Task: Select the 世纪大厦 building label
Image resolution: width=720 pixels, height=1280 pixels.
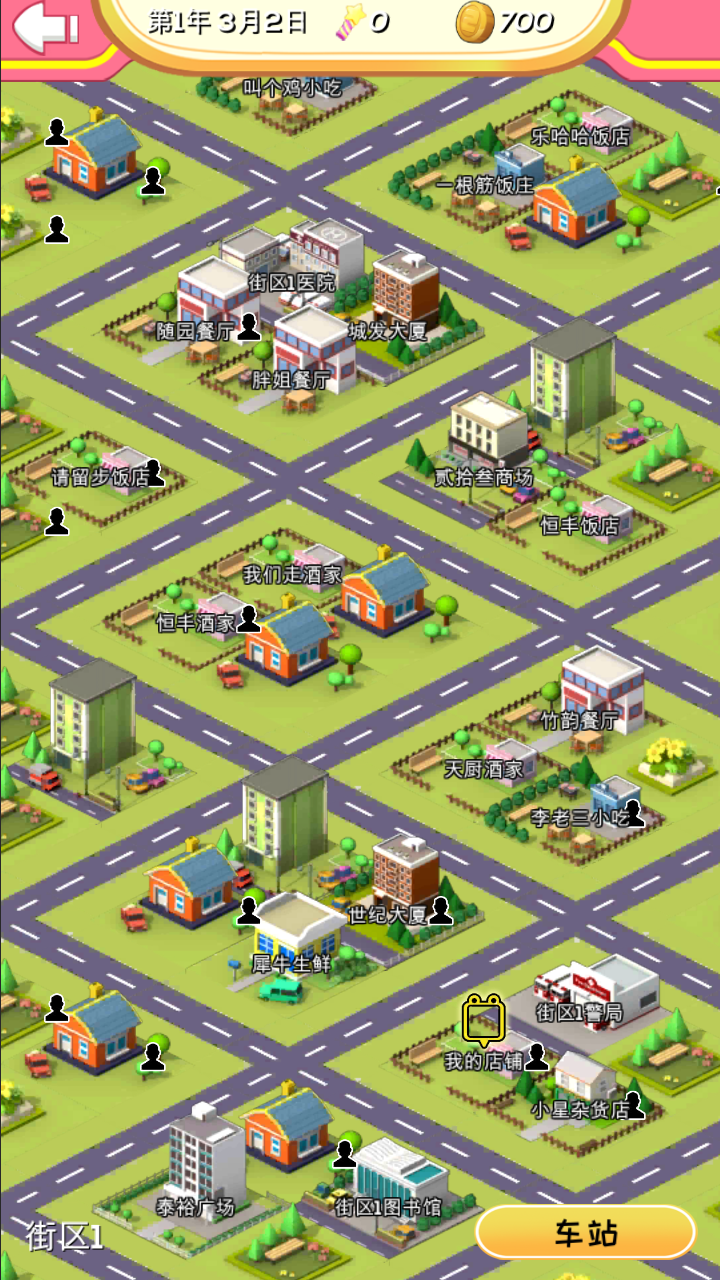Action: pyautogui.click(x=387, y=914)
